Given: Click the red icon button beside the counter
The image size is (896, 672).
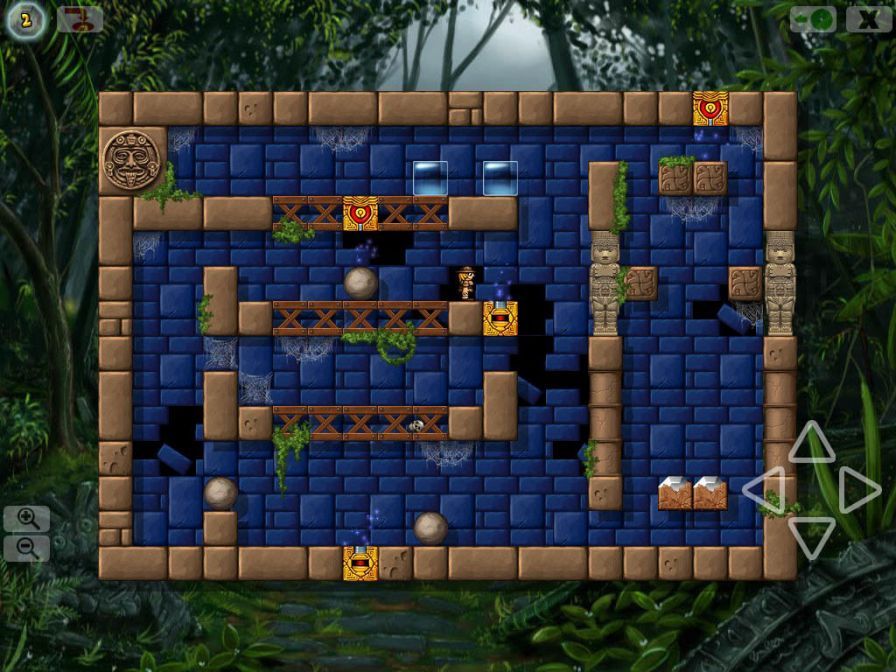Looking at the screenshot, I should [x=80, y=19].
